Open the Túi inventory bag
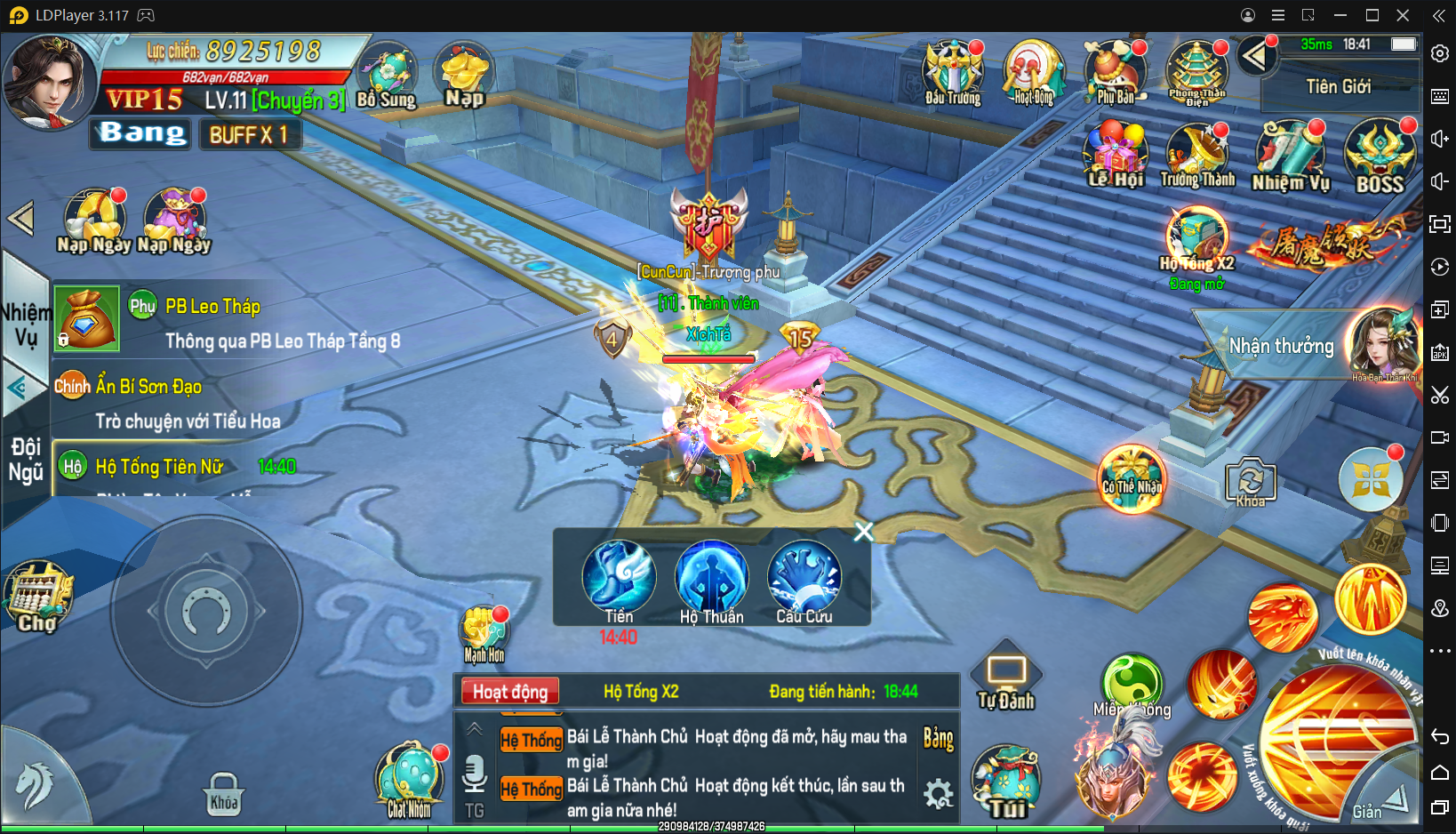This screenshot has width=1456, height=834. 1007,782
